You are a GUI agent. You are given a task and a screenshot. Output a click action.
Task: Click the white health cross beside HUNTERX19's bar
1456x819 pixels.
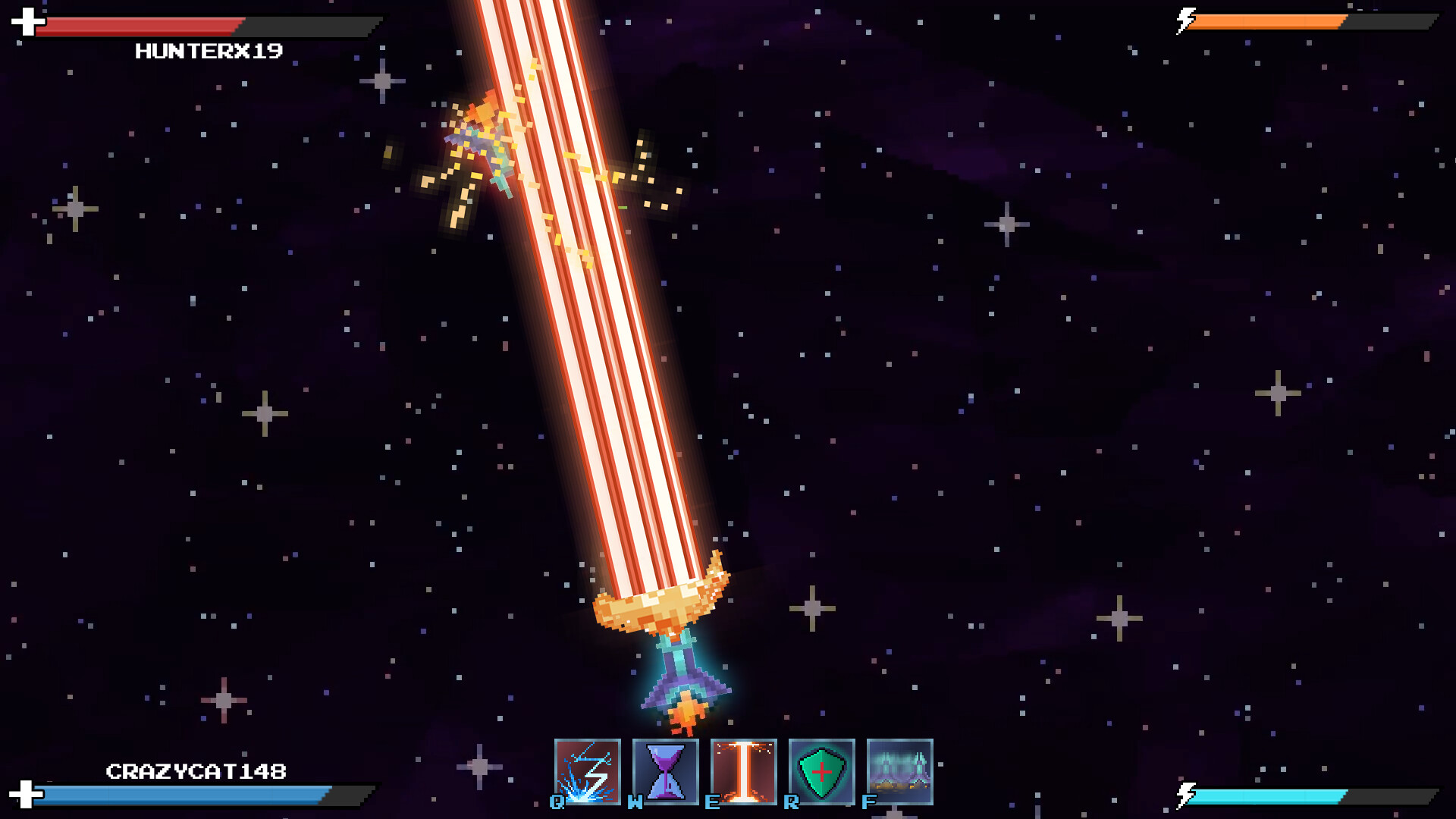[x=27, y=22]
